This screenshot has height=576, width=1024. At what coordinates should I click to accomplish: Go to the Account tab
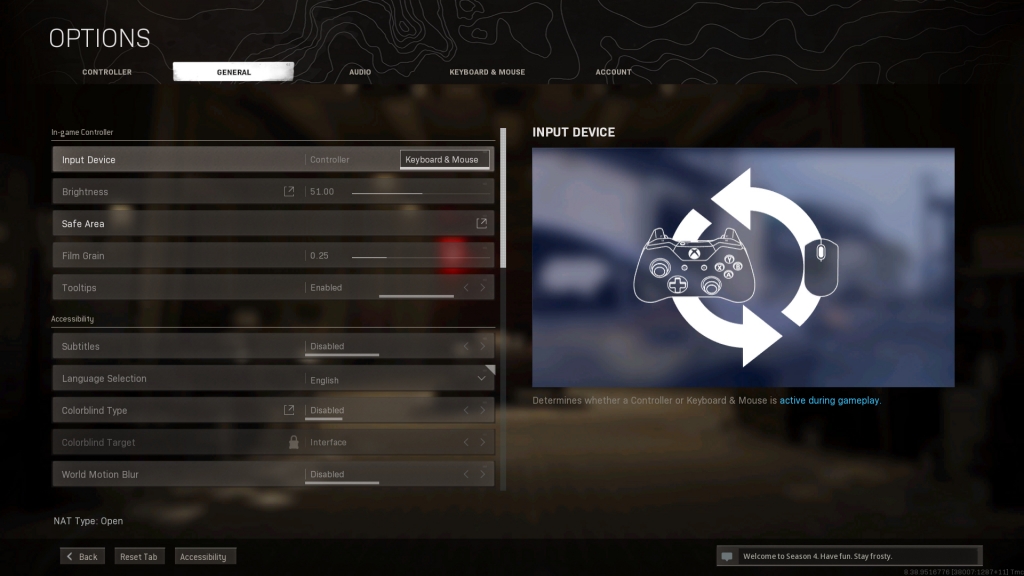coord(613,72)
